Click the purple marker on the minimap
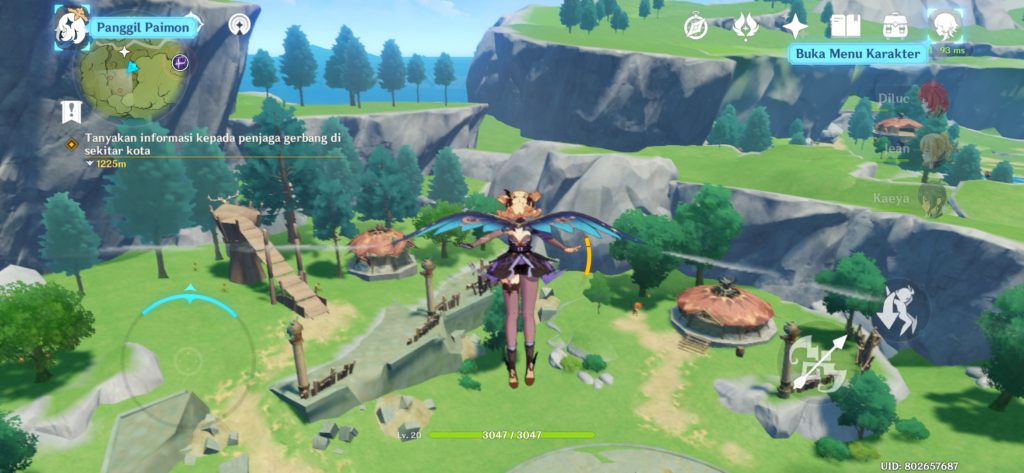The width and height of the screenshot is (1024, 473). (179, 62)
